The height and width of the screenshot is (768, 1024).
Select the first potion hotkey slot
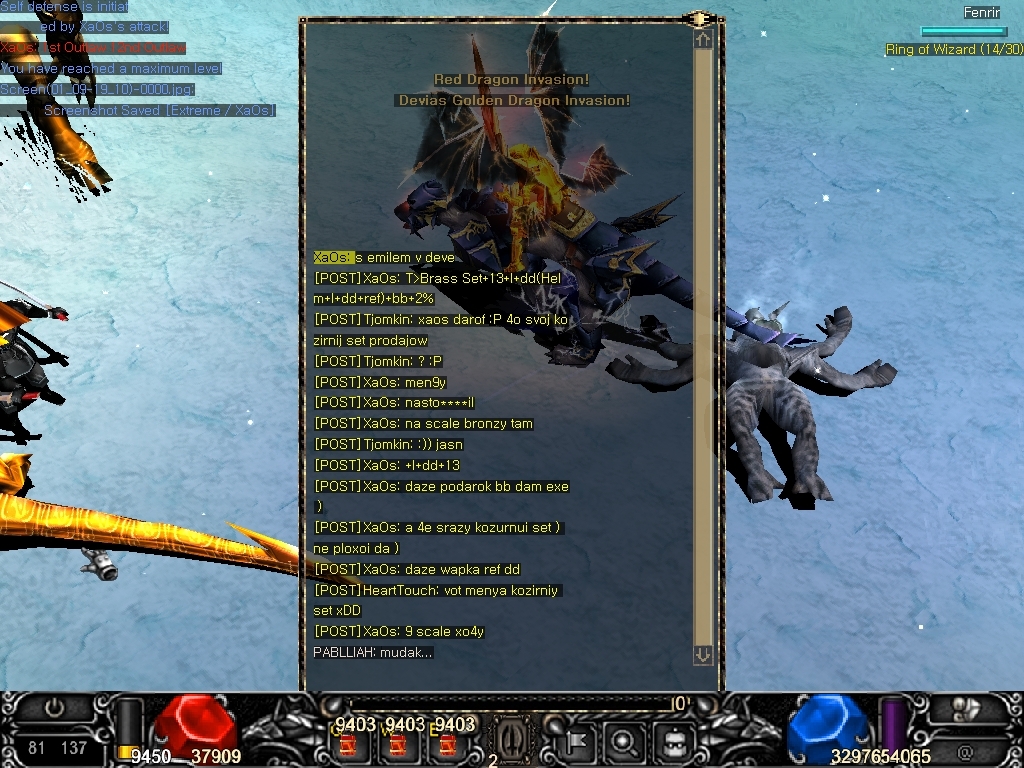click(x=349, y=745)
